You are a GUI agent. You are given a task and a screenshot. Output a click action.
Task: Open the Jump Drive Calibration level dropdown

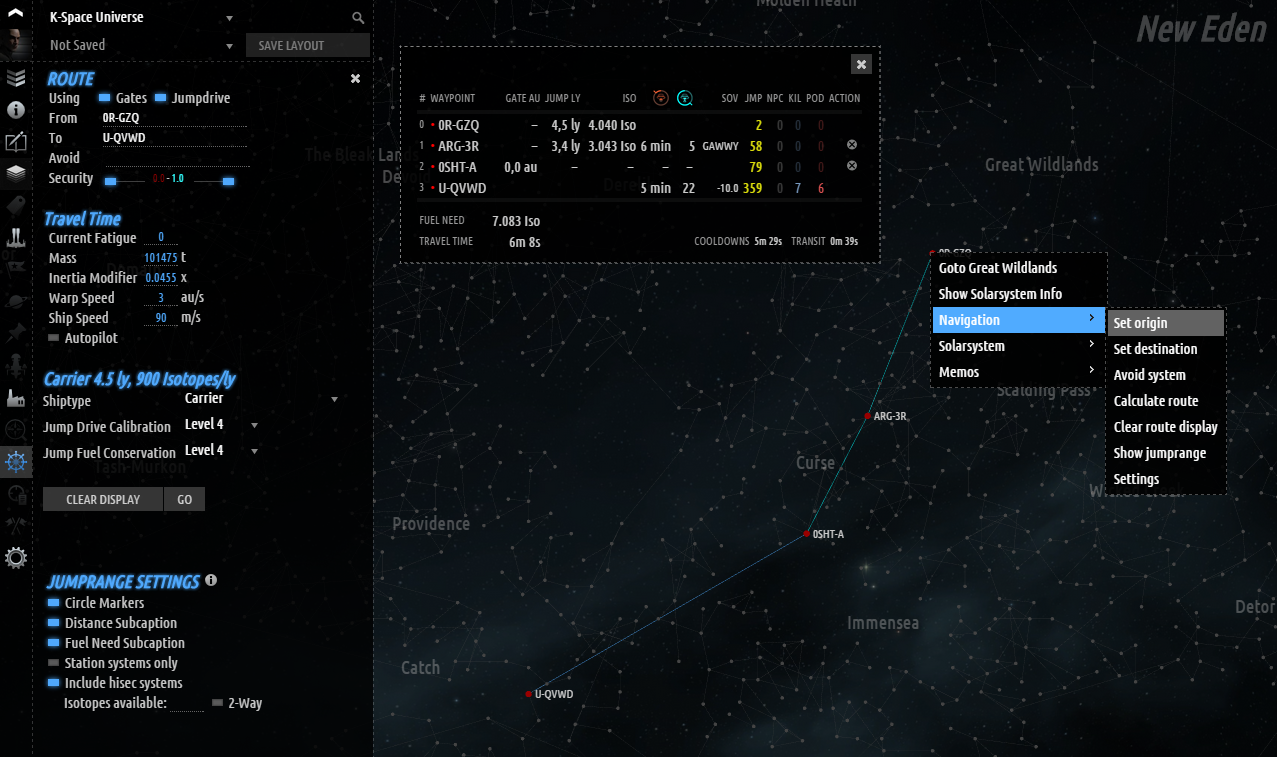[221, 425]
